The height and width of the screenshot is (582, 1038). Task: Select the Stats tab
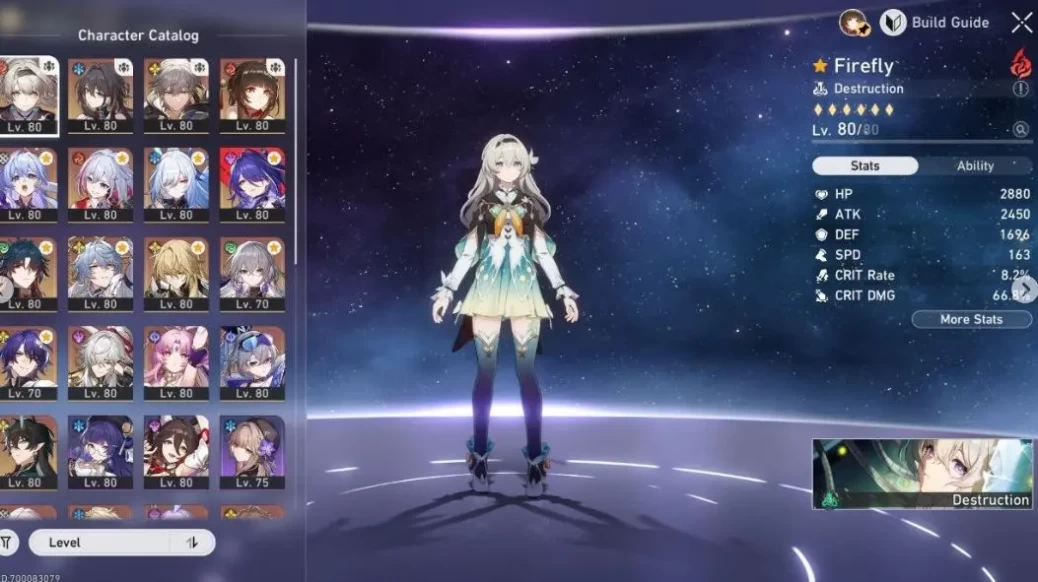865,166
